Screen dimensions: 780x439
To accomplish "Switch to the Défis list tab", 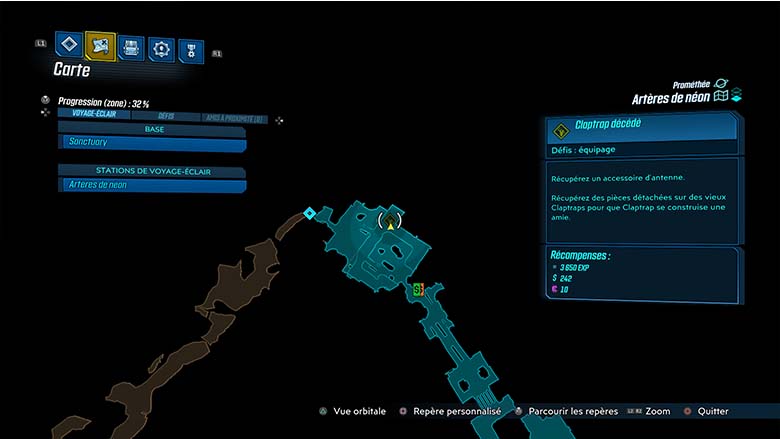I will click(x=166, y=117).
